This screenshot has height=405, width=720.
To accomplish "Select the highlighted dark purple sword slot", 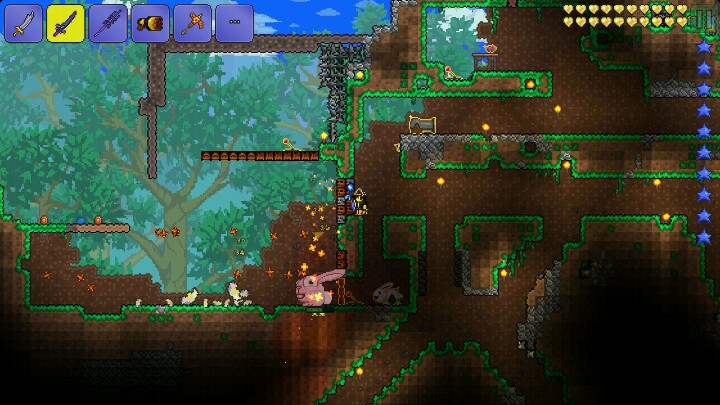I will tap(66, 22).
